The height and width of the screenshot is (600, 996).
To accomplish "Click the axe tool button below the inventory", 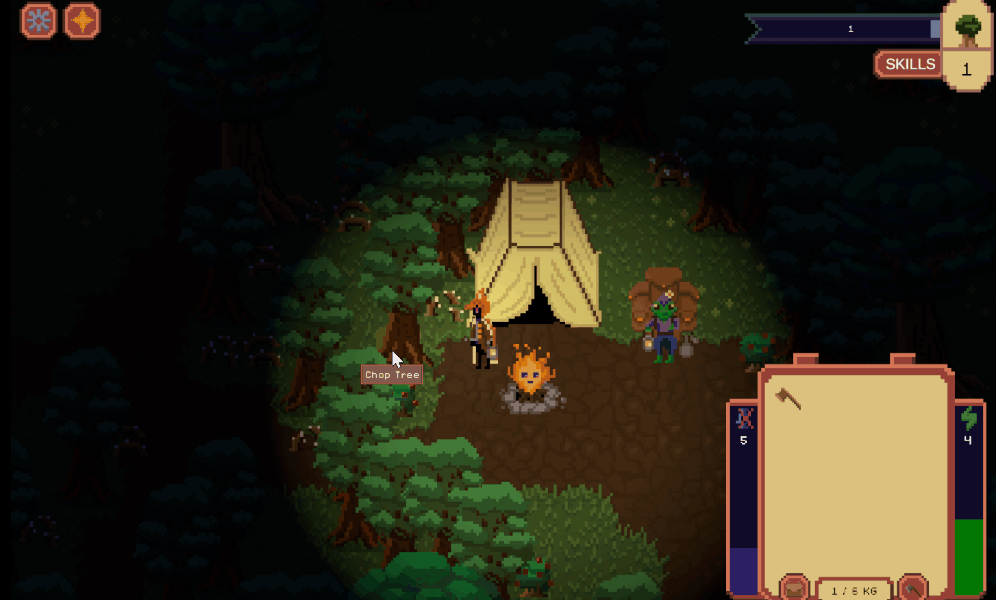I will point(912,588).
